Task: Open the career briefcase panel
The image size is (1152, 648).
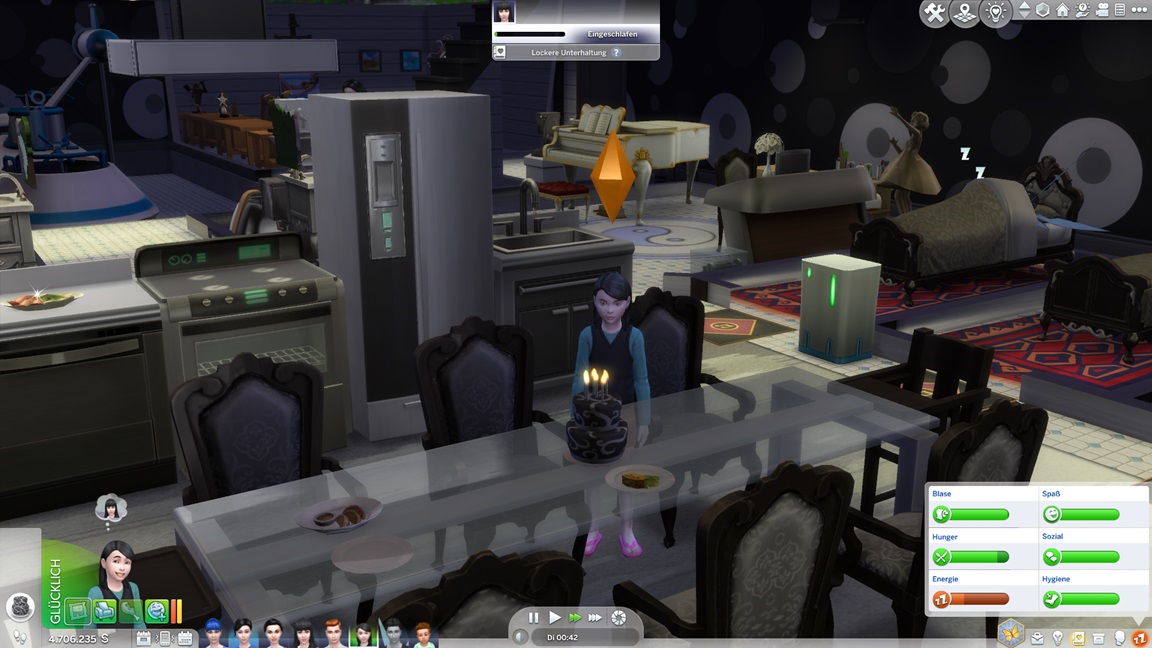Action: [x=1037, y=638]
